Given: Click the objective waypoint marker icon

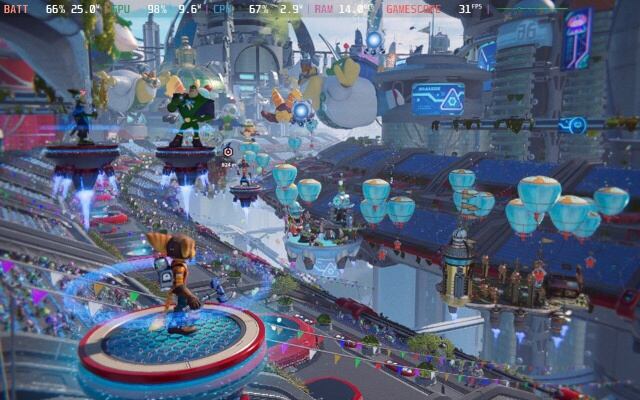Looking at the screenshot, I should 228,151.
